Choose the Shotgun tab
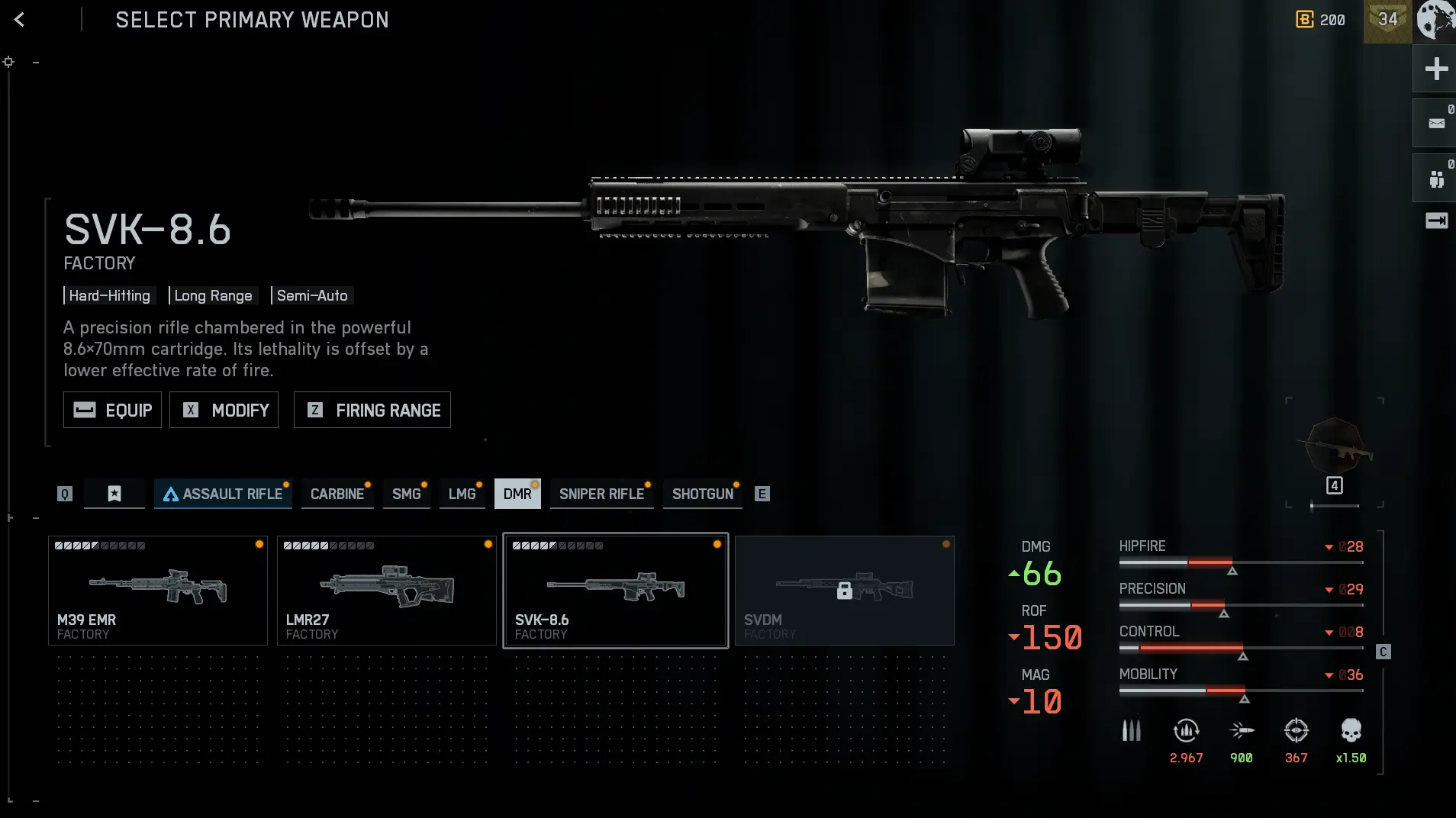 702,494
